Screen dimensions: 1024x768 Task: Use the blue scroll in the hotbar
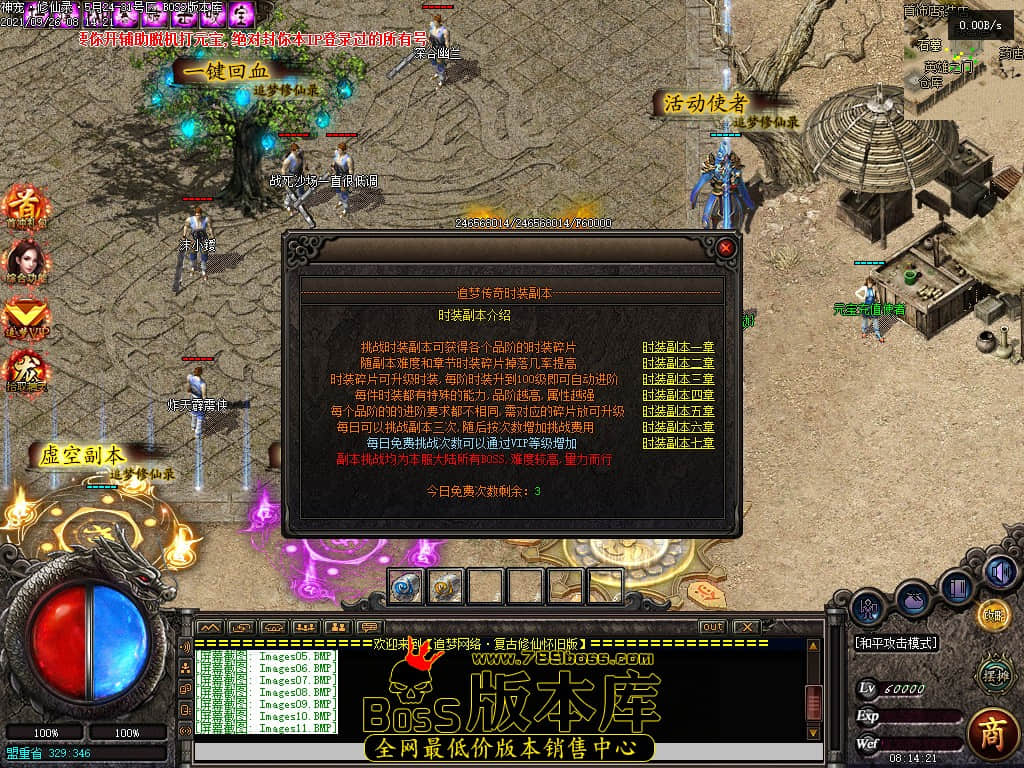[x=407, y=586]
